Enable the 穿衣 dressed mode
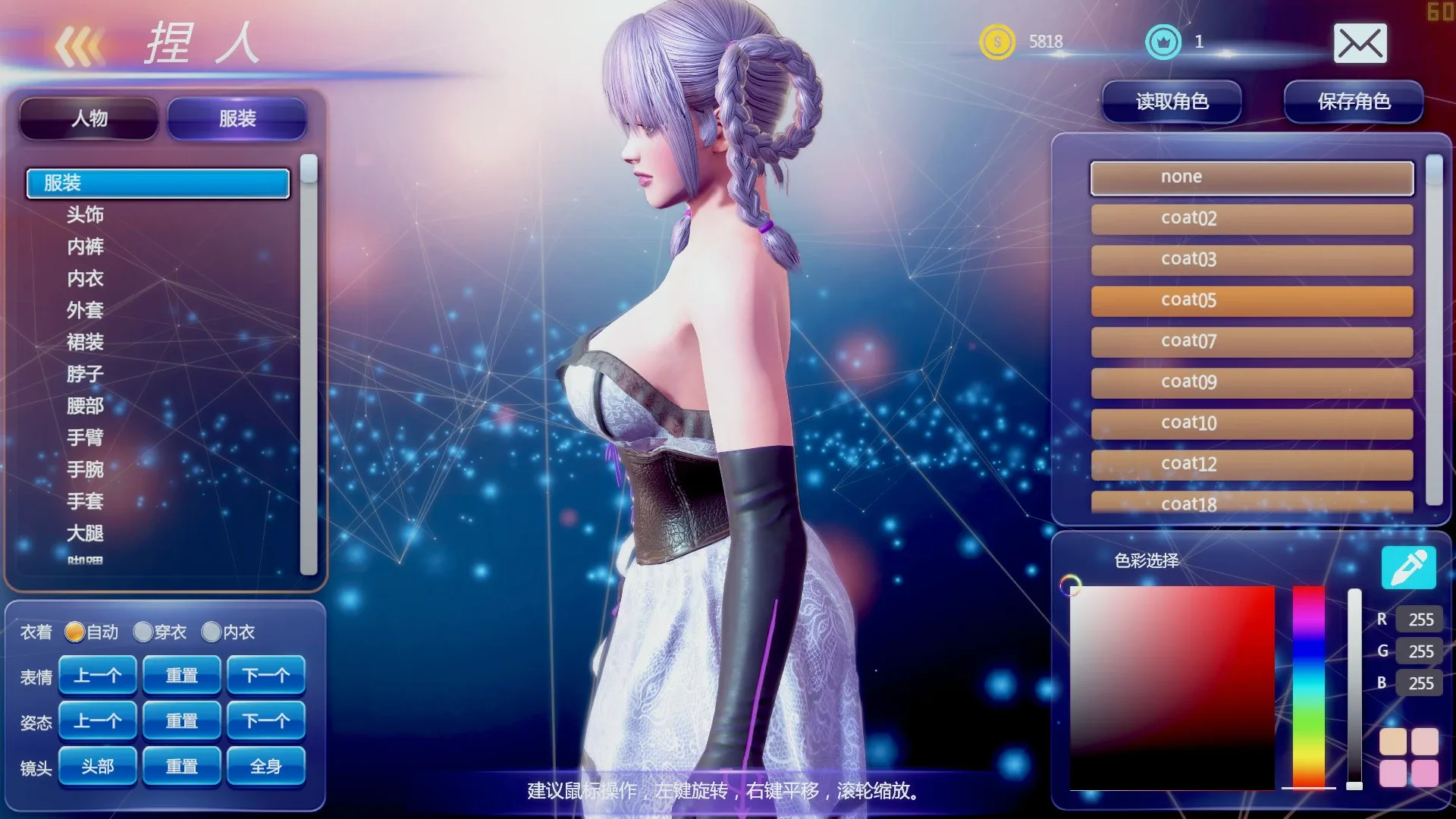This screenshot has width=1456, height=819. coord(142,632)
